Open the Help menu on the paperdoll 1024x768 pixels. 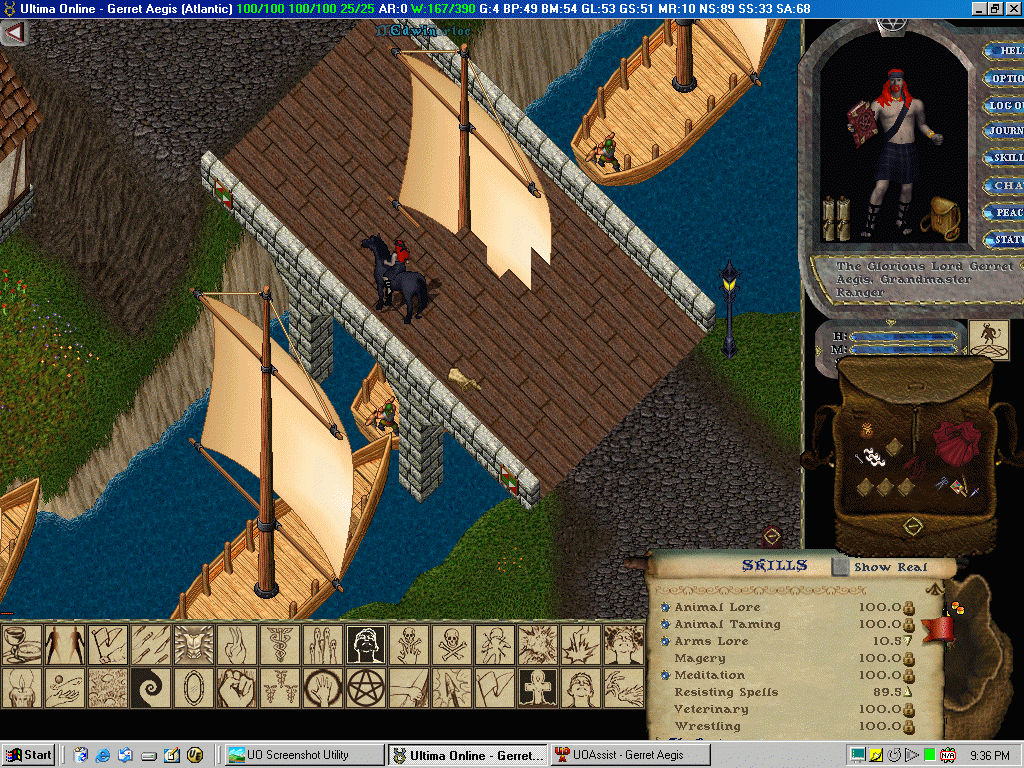1004,50
